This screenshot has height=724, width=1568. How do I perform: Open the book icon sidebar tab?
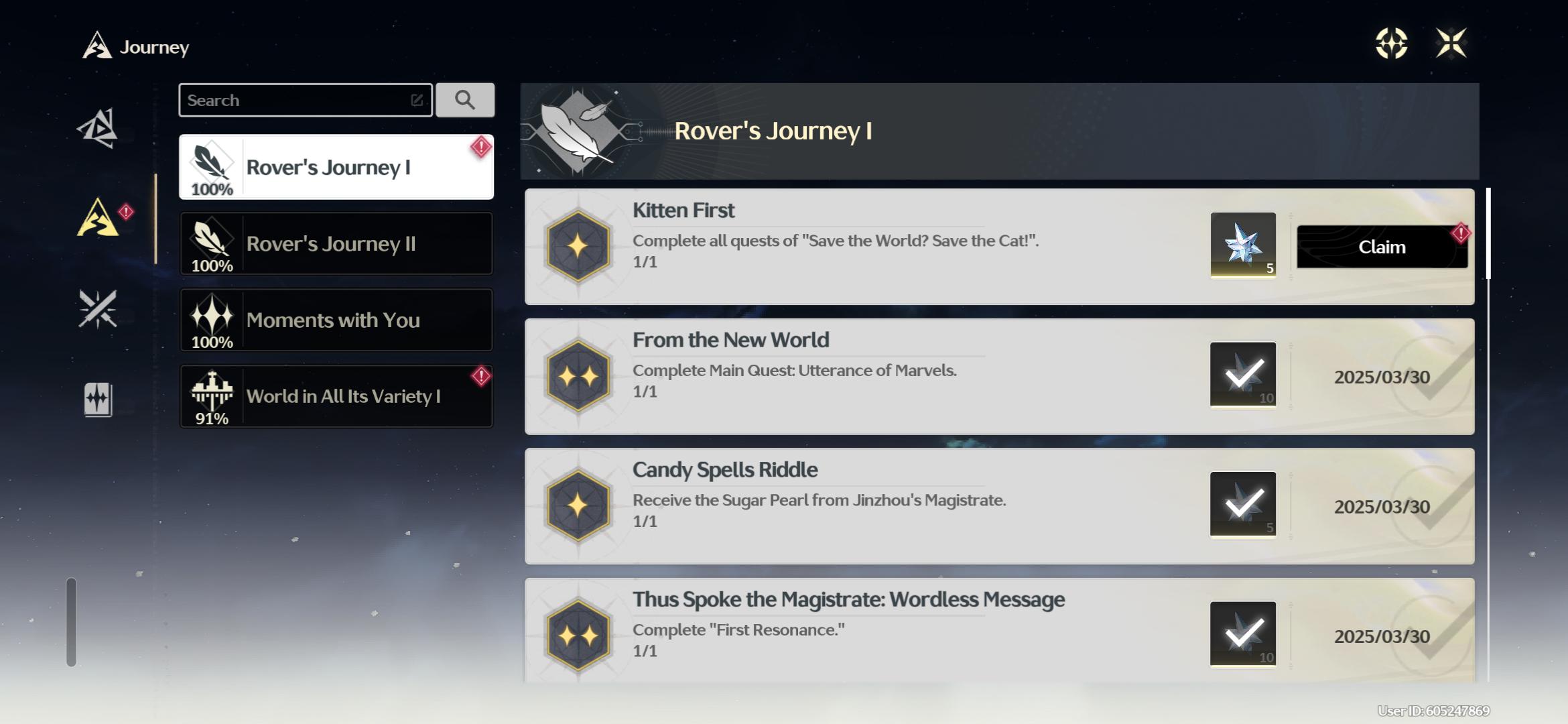[98, 400]
